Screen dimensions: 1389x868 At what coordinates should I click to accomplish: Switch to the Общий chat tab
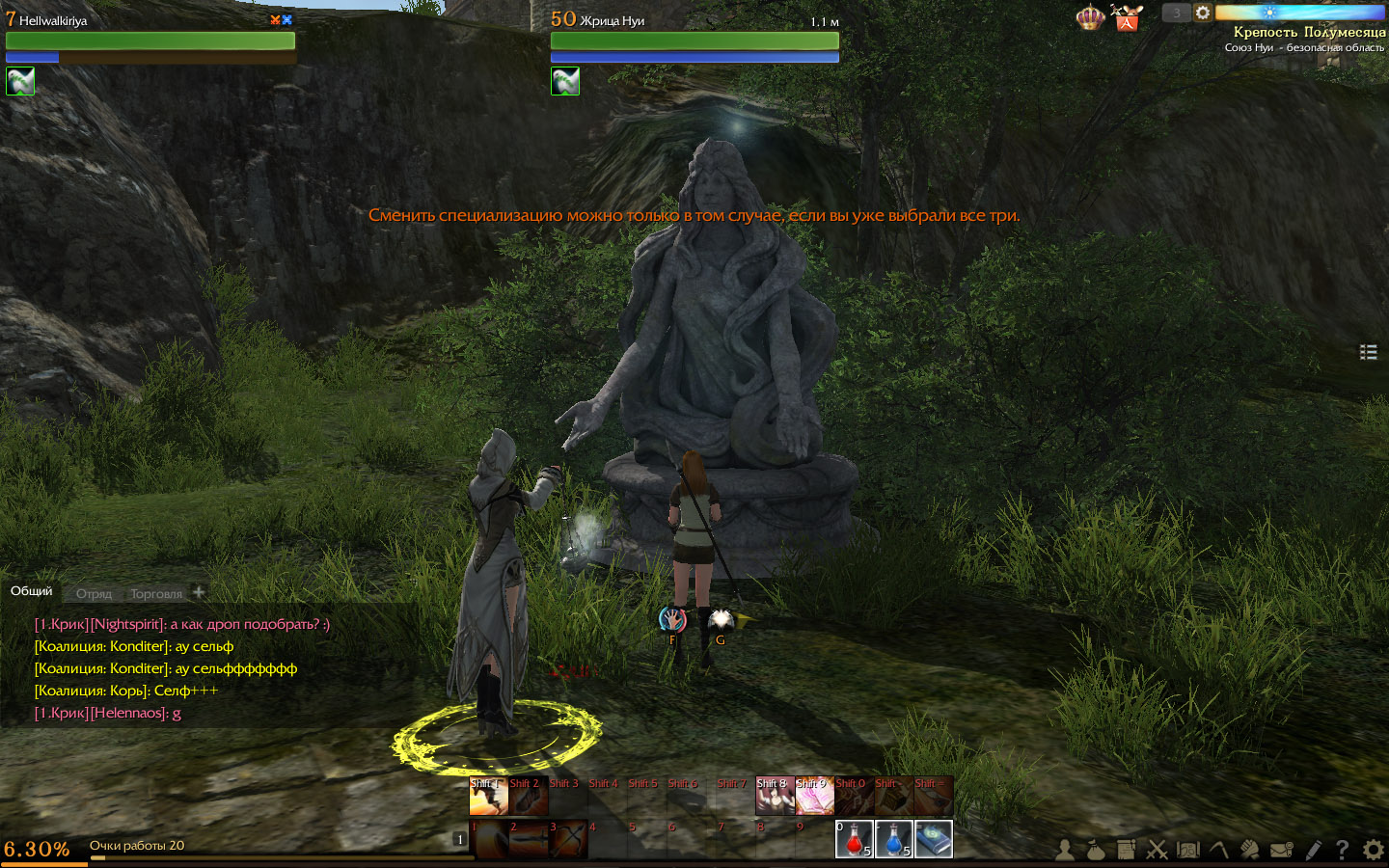(32, 591)
